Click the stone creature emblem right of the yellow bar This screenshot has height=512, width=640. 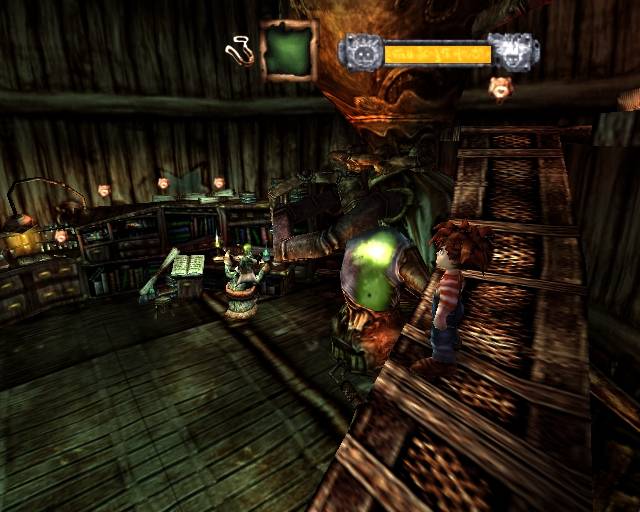point(513,52)
